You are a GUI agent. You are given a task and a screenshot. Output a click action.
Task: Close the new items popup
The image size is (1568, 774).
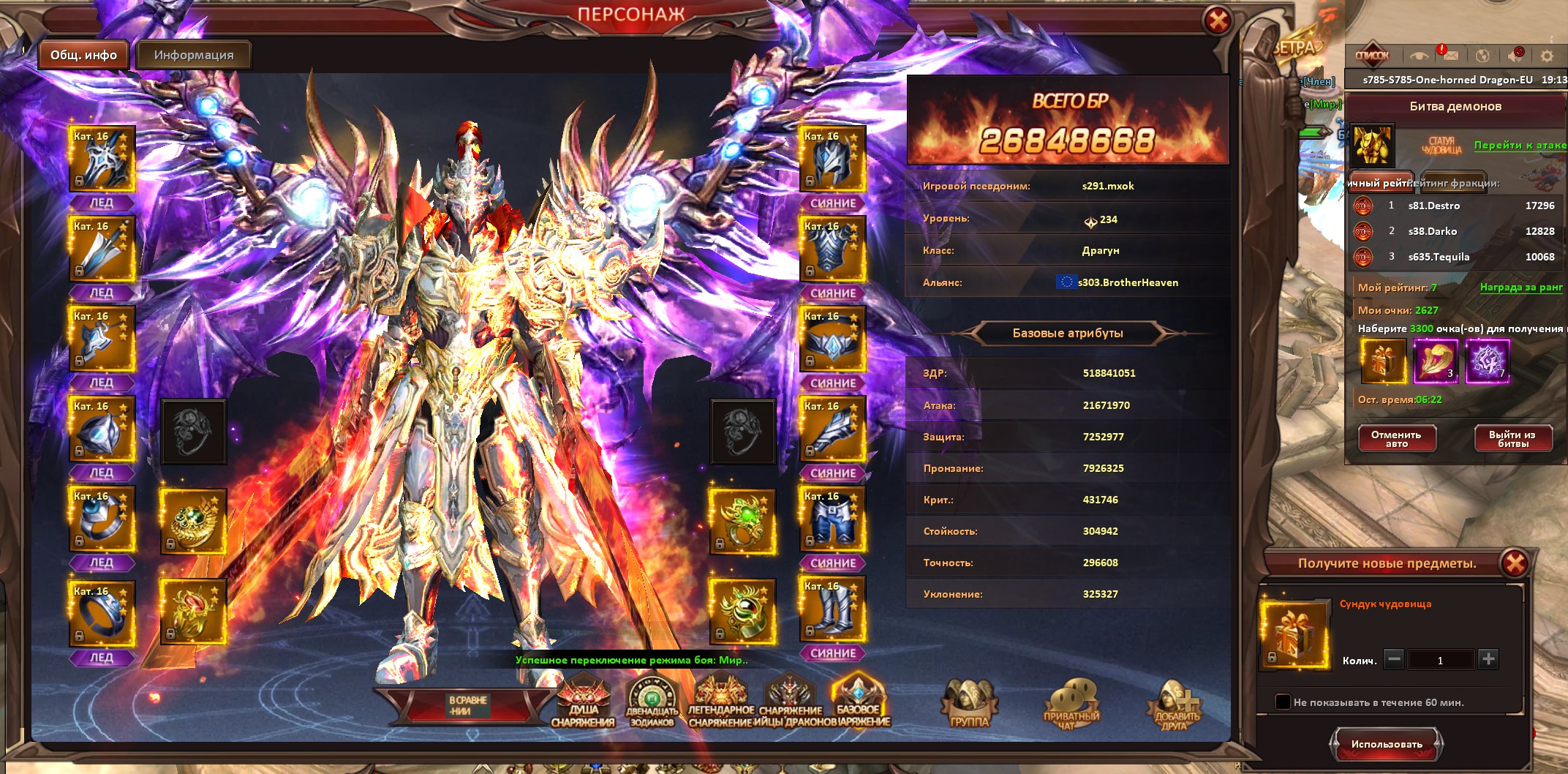tap(1515, 563)
